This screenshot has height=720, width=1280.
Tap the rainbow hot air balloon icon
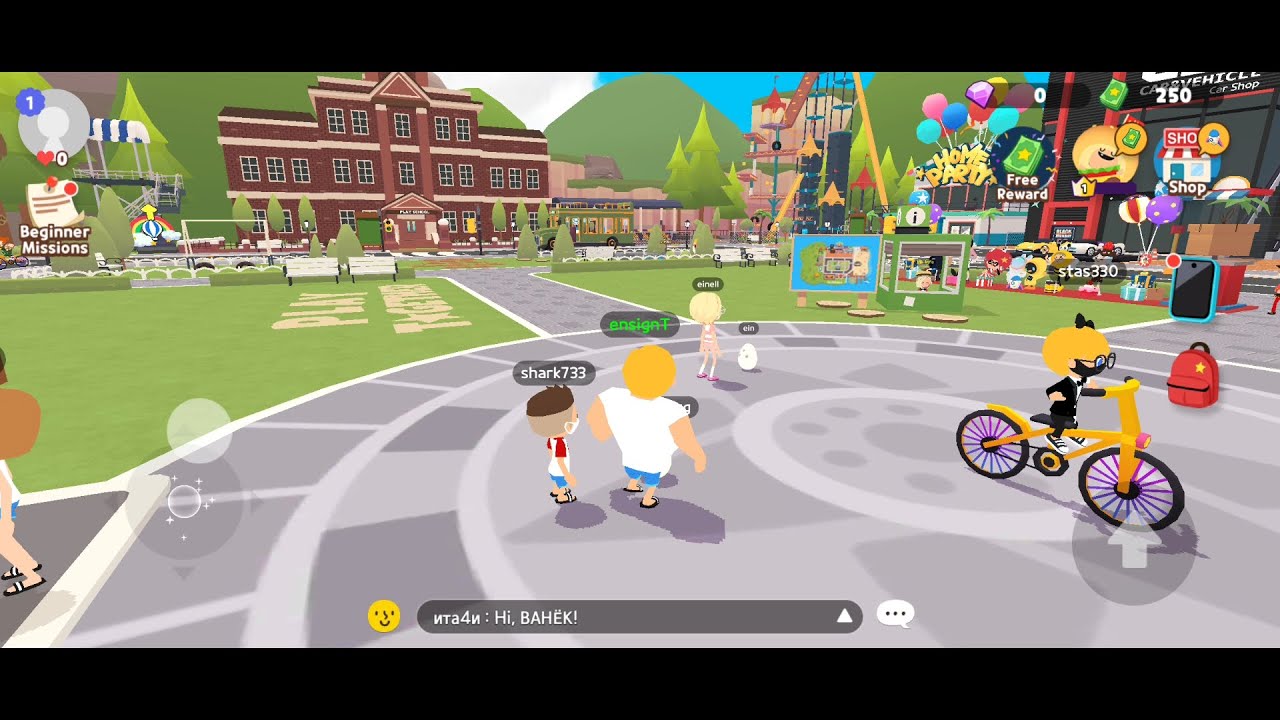coord(150,228)
